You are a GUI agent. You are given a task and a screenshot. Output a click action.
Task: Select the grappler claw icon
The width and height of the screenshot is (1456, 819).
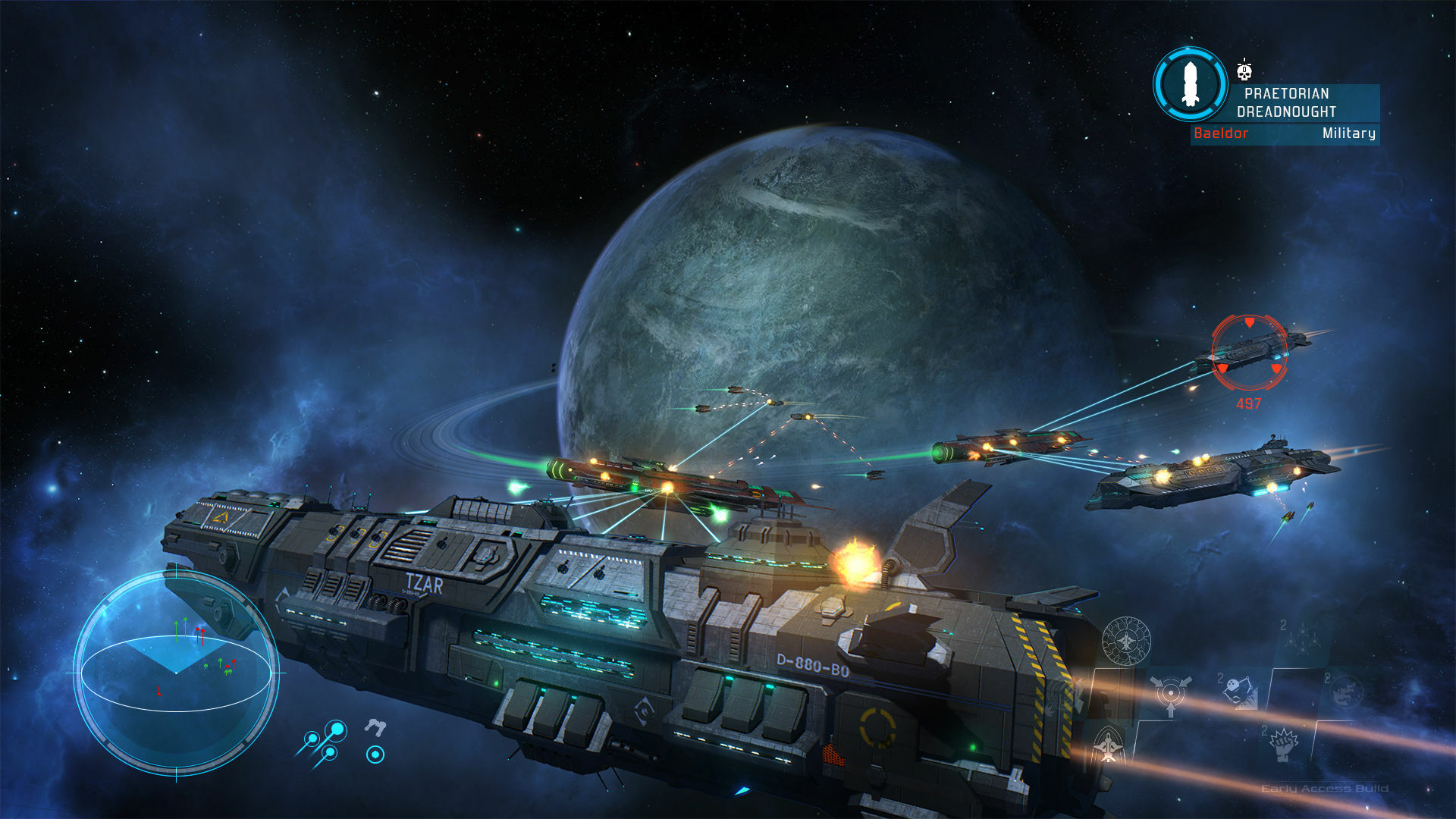(x=376, y=726)
